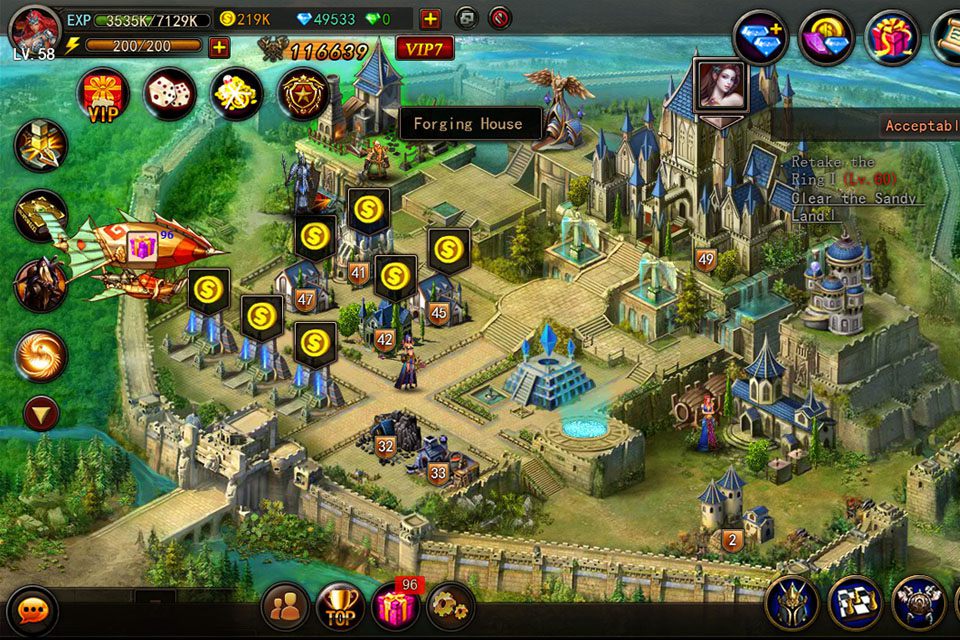The image size is (960, 640).
Task: Buy more gems with the top plus button
Action: (430, 19)
